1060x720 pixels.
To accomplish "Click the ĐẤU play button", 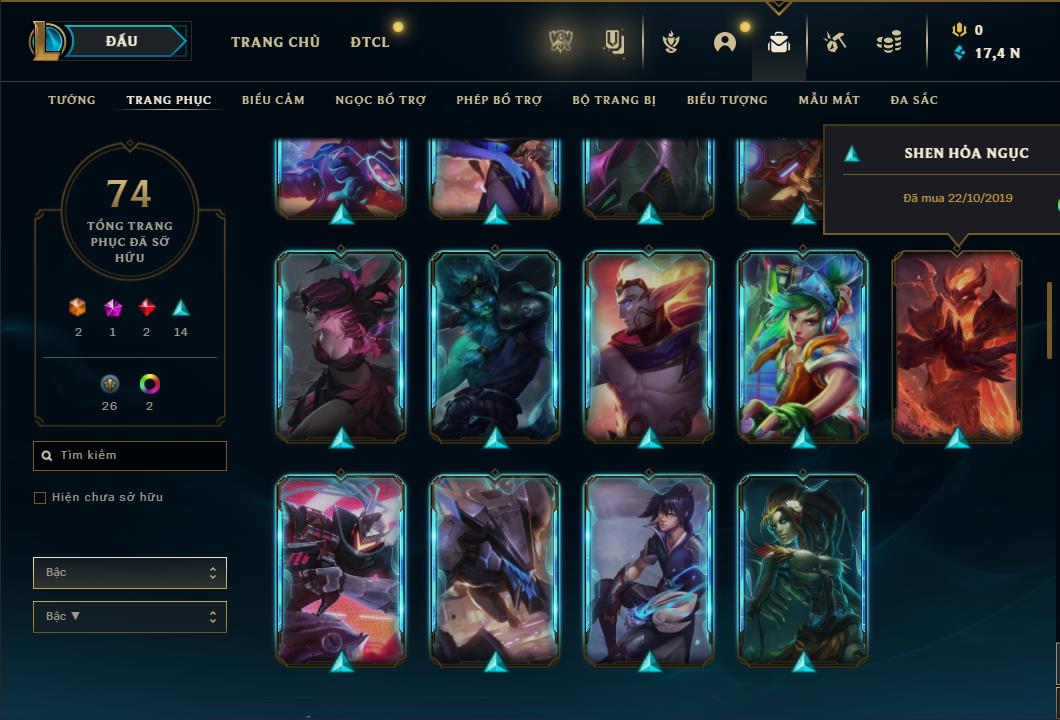I will 122,41.
